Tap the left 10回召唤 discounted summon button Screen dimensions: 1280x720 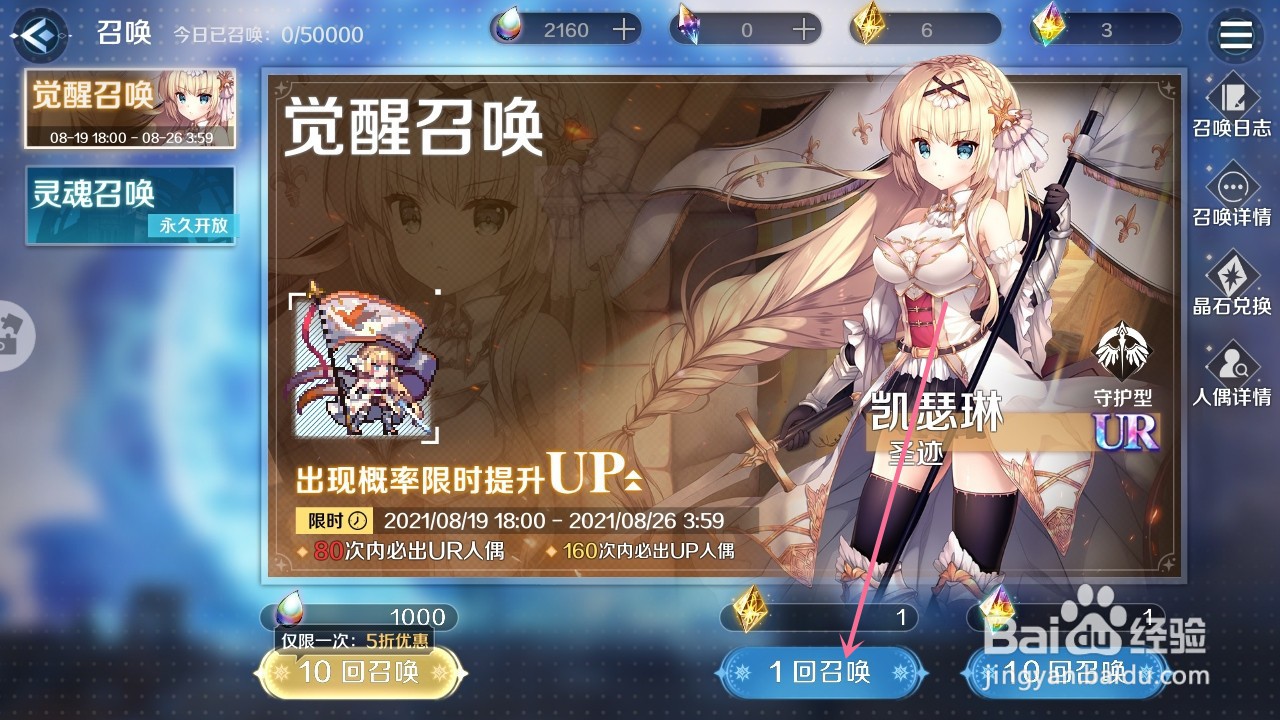point(363,675)
